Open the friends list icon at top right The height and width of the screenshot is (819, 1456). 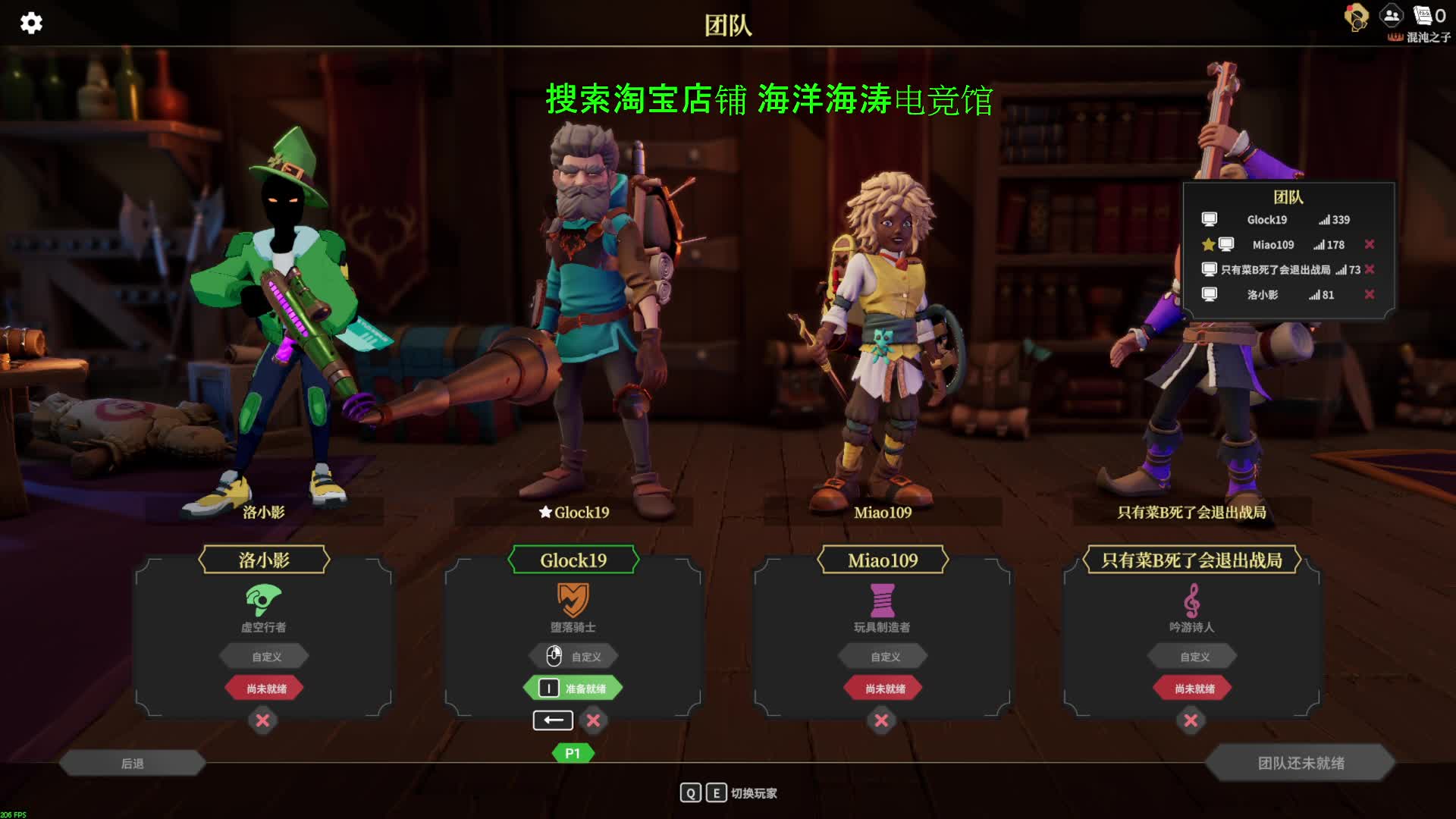point(1392,15)
